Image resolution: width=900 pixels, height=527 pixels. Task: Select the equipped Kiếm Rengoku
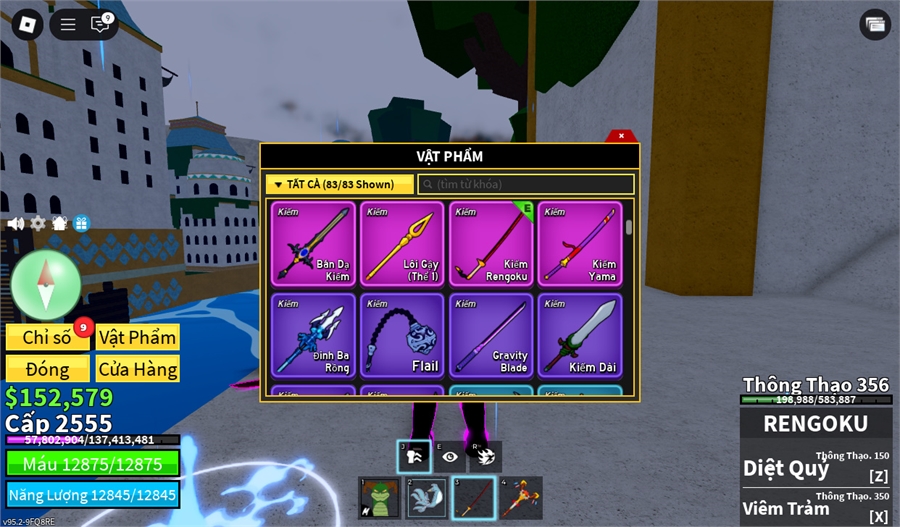[491, 243]
